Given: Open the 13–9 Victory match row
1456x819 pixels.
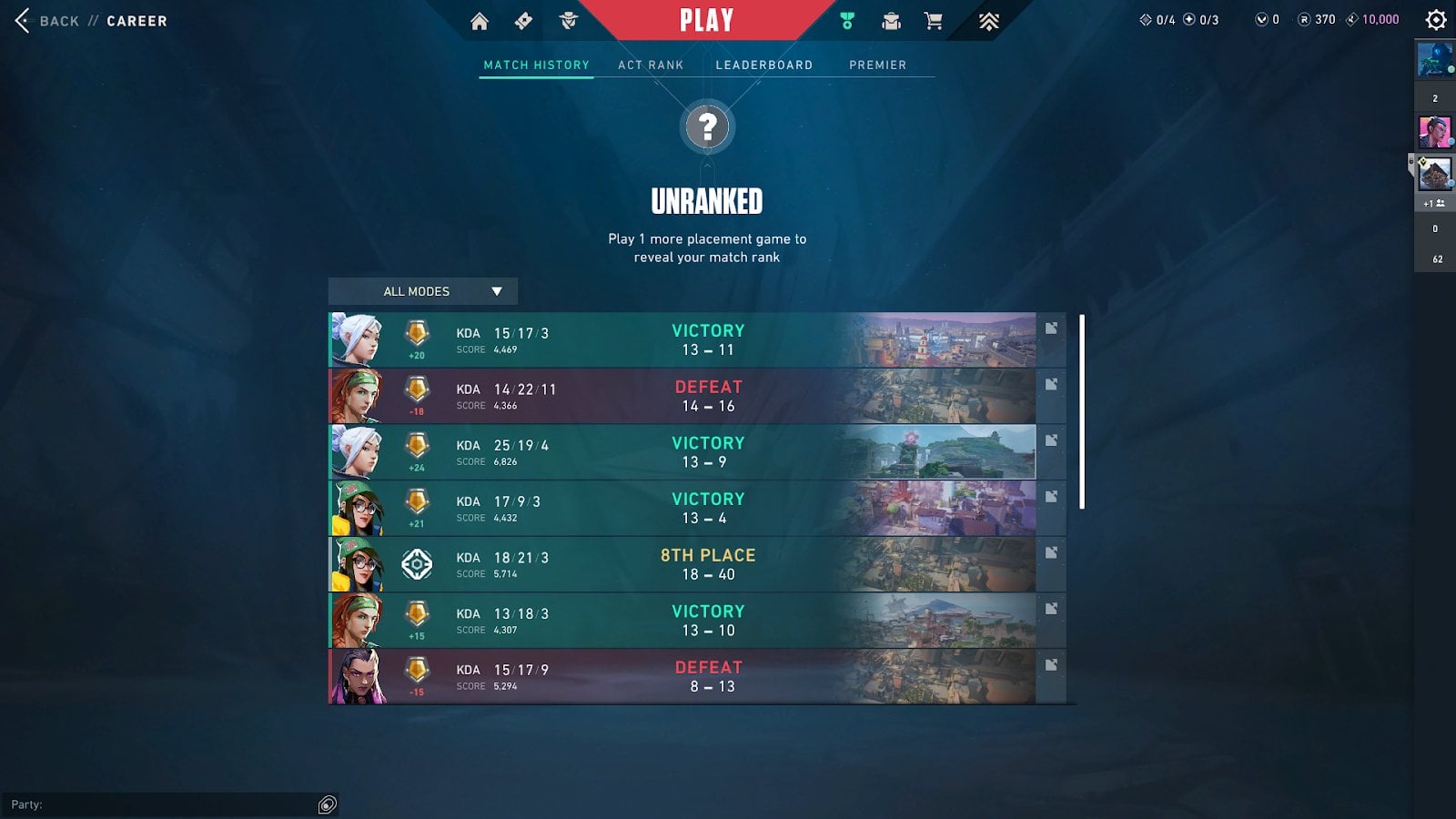Looking at the screenshot, I should point(682,452).
